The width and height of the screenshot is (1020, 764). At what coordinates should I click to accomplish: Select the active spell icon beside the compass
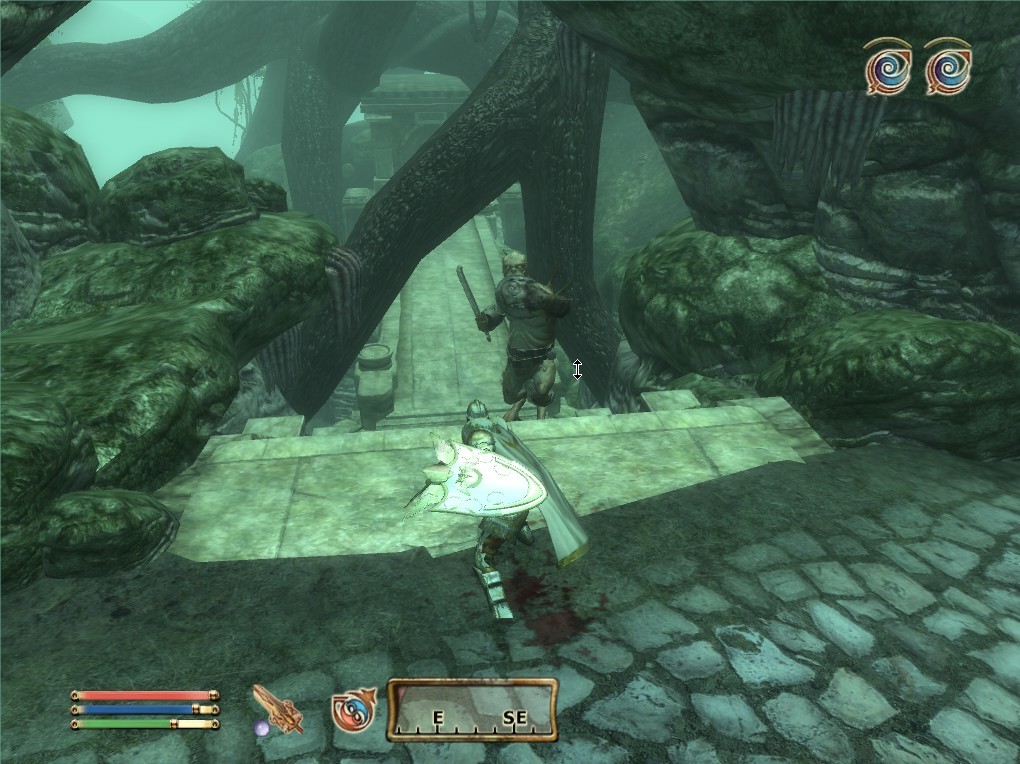(354, 710)
